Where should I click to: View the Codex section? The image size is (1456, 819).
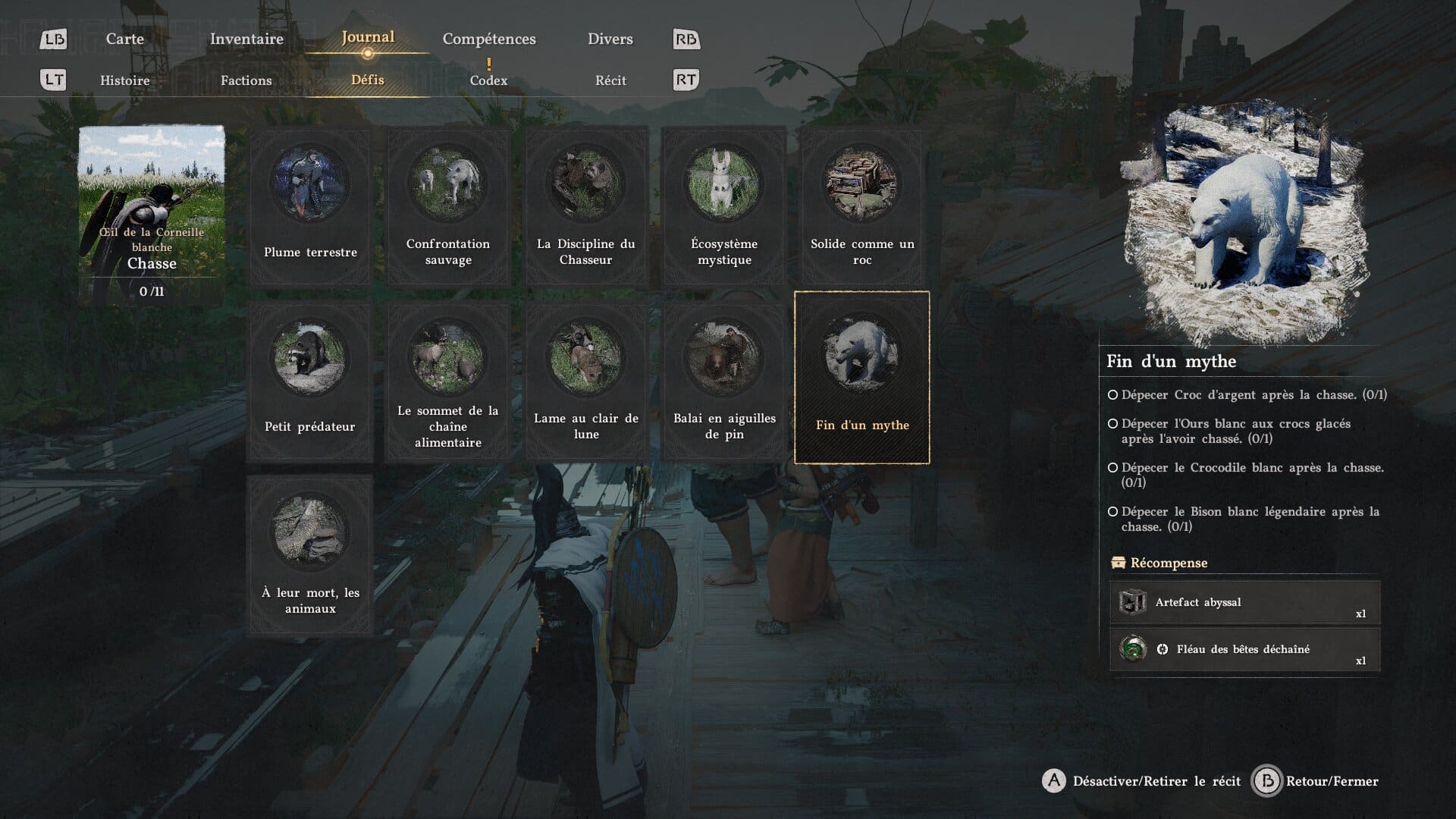(488, 80)
